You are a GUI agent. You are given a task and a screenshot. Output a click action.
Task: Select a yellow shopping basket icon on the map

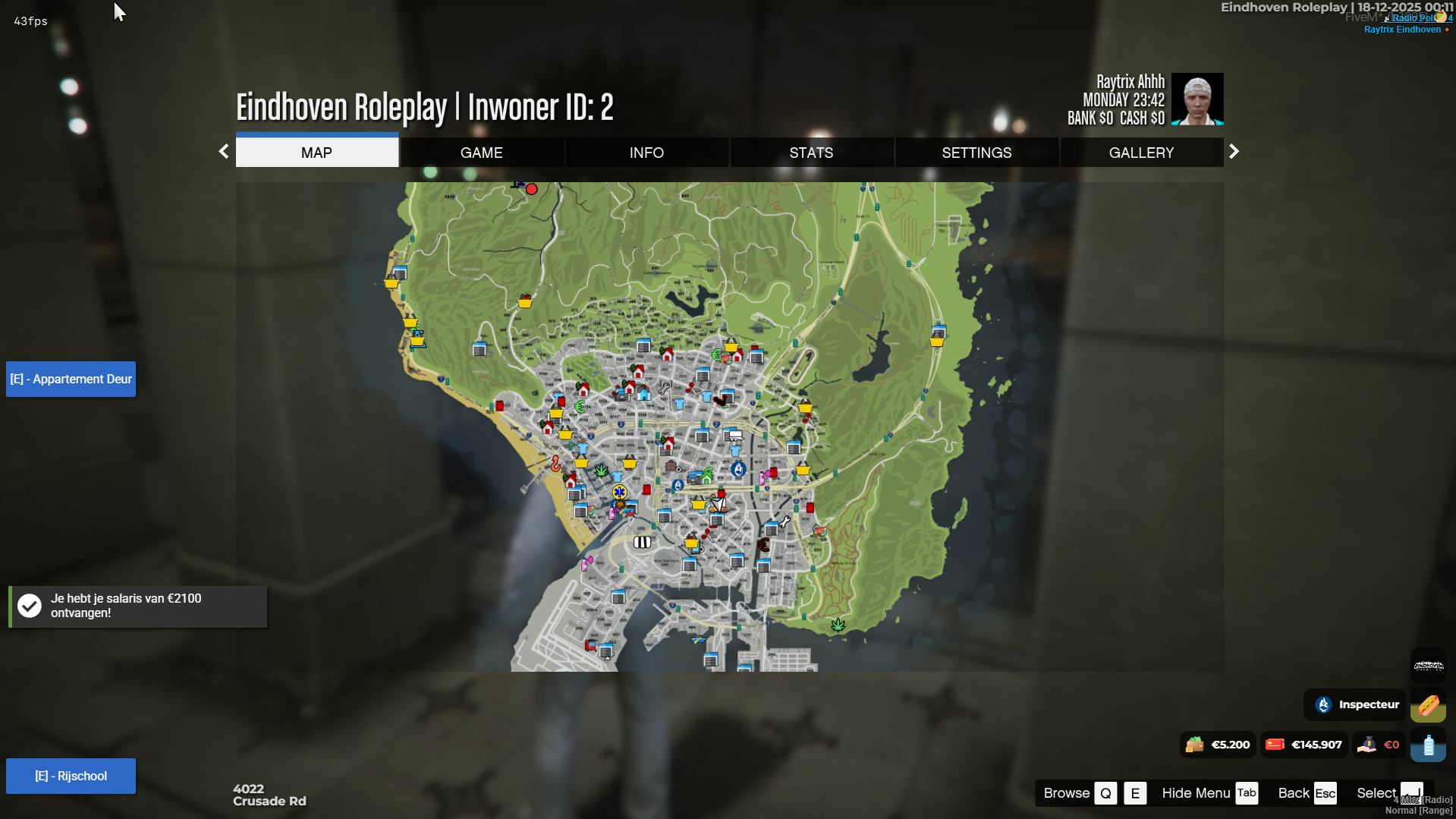[581, 461]
